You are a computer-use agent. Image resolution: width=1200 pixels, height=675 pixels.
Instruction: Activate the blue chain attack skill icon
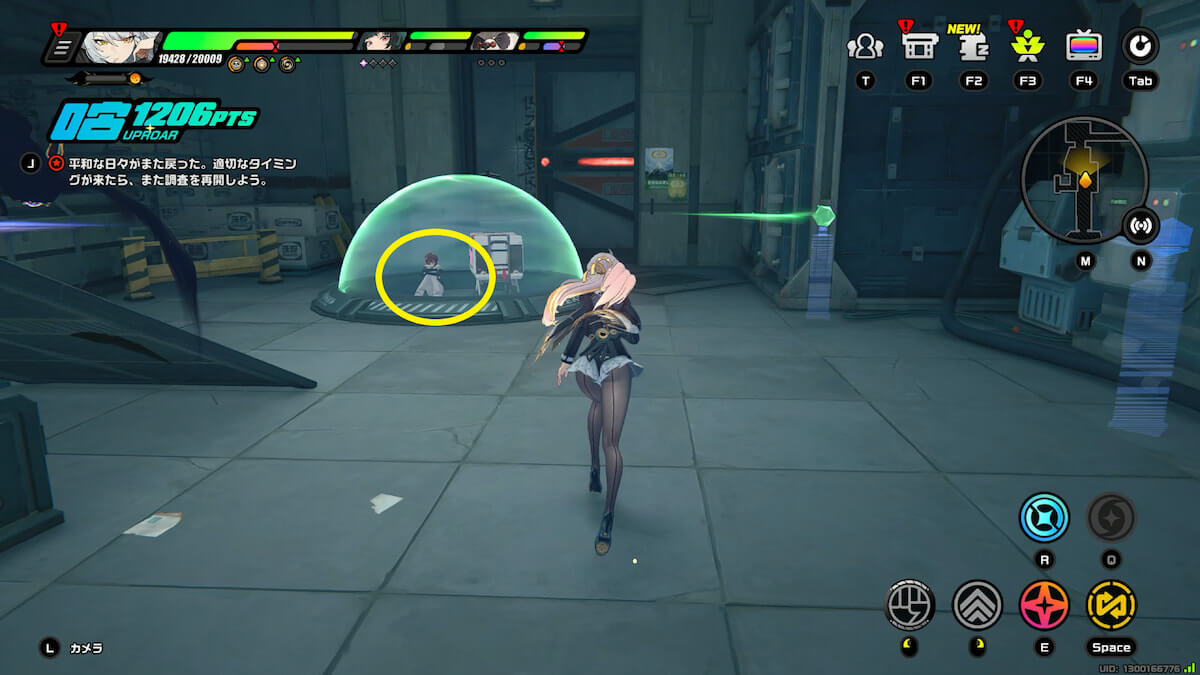(1044, 518)
